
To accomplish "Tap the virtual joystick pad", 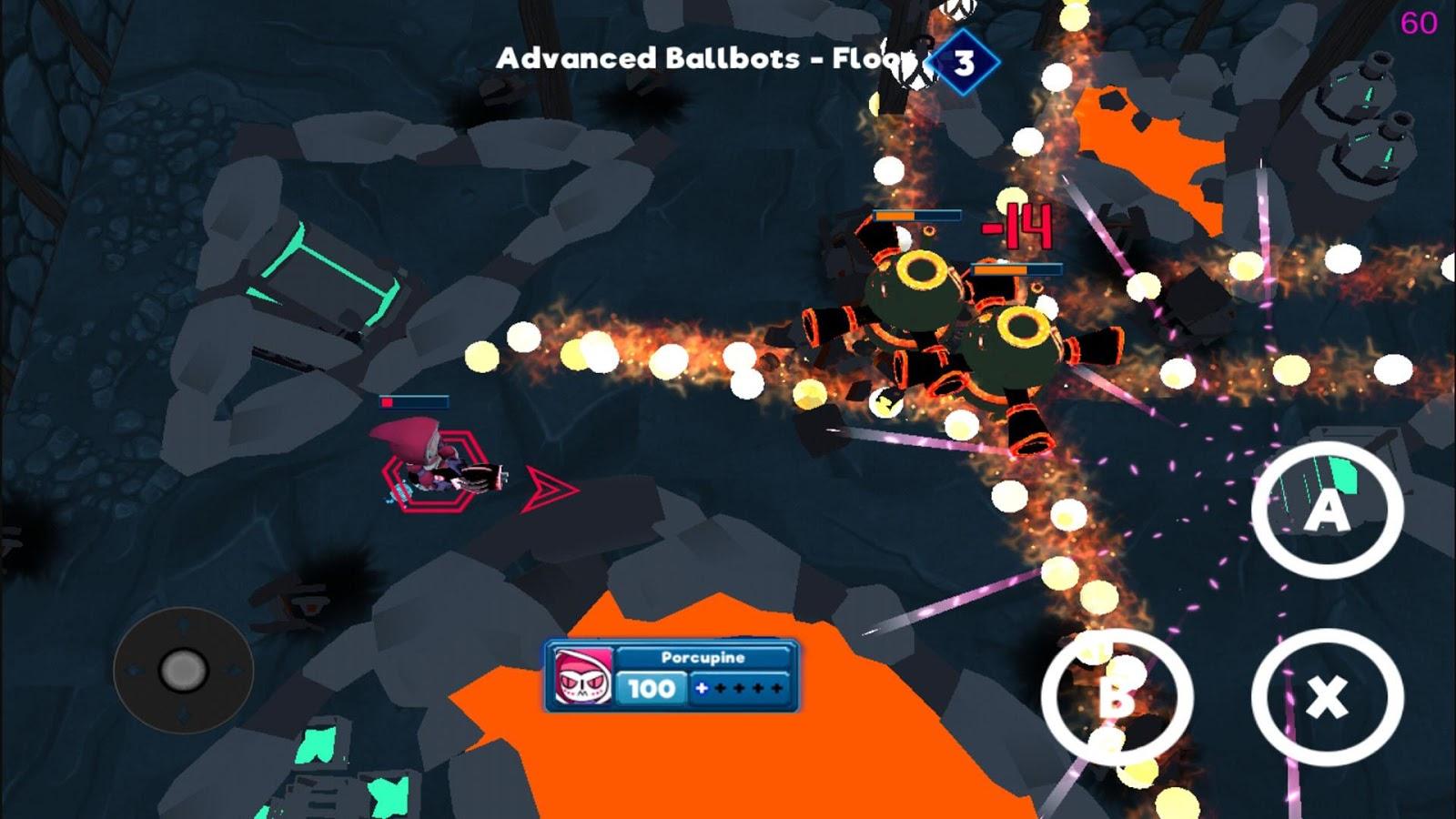I will (184, 671).
